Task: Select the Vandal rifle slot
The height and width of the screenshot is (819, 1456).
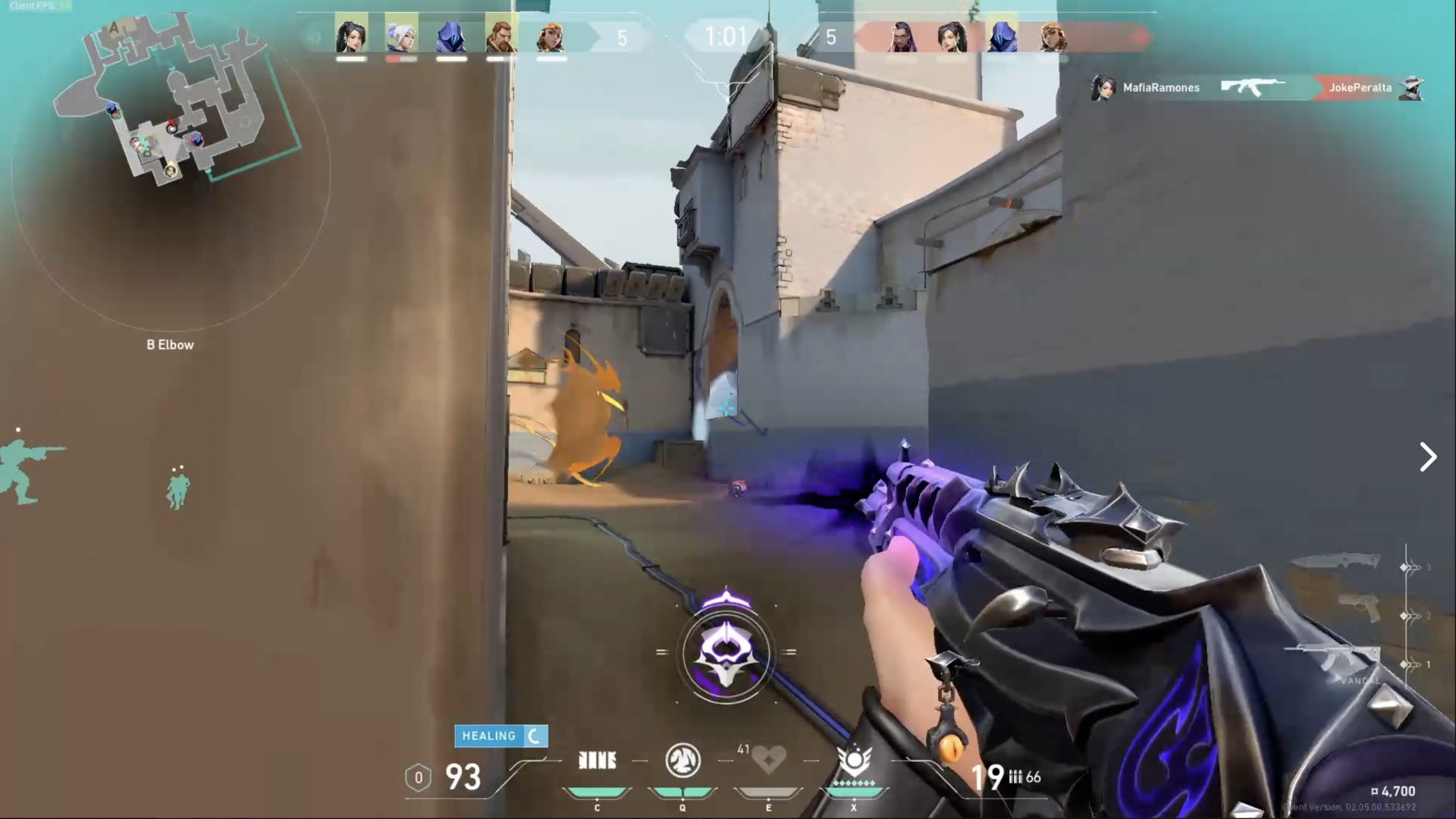Action: (x=1333, y=660)
